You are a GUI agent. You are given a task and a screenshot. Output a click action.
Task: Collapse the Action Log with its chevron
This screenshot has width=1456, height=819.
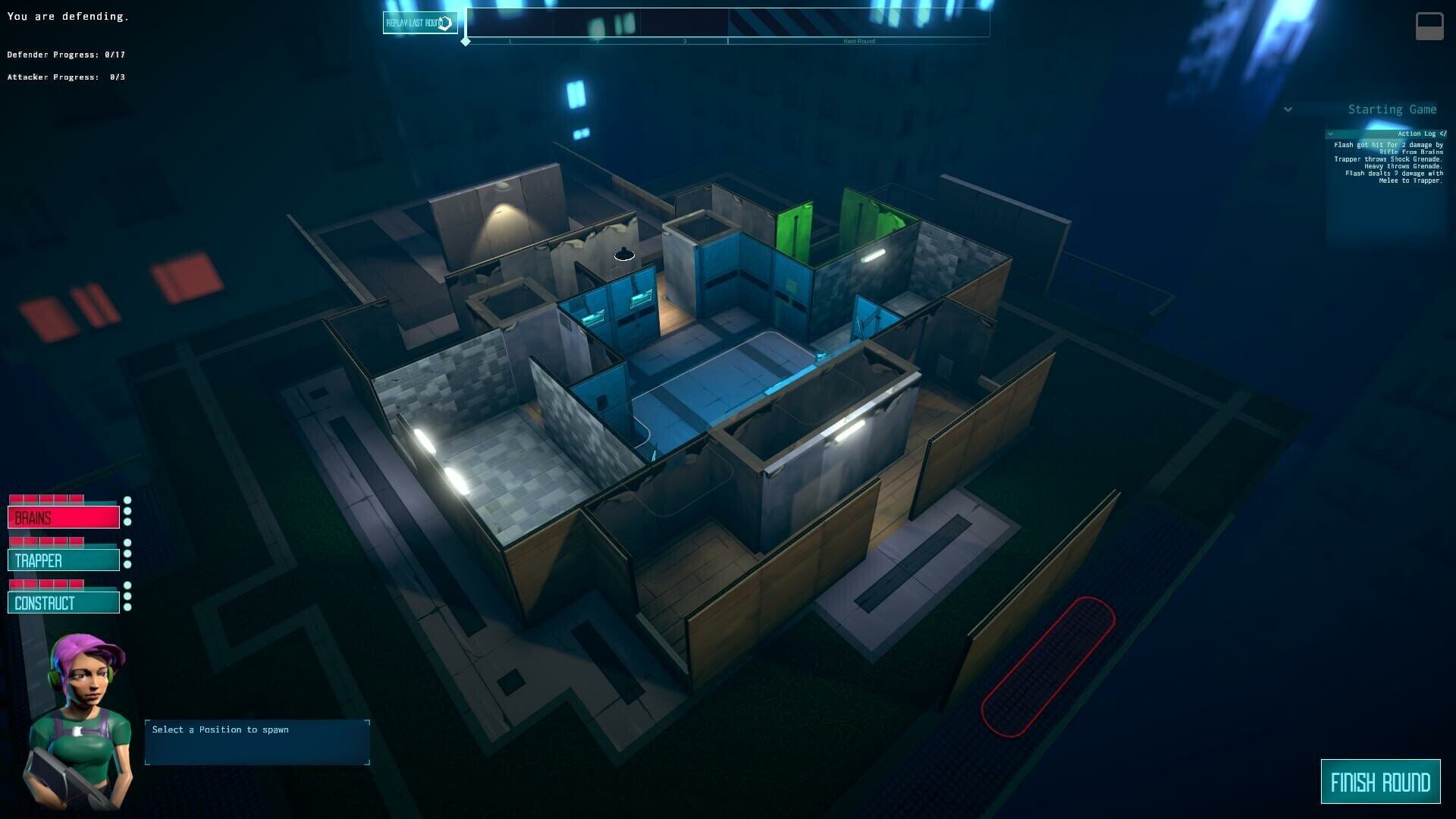pos(1331,133)
